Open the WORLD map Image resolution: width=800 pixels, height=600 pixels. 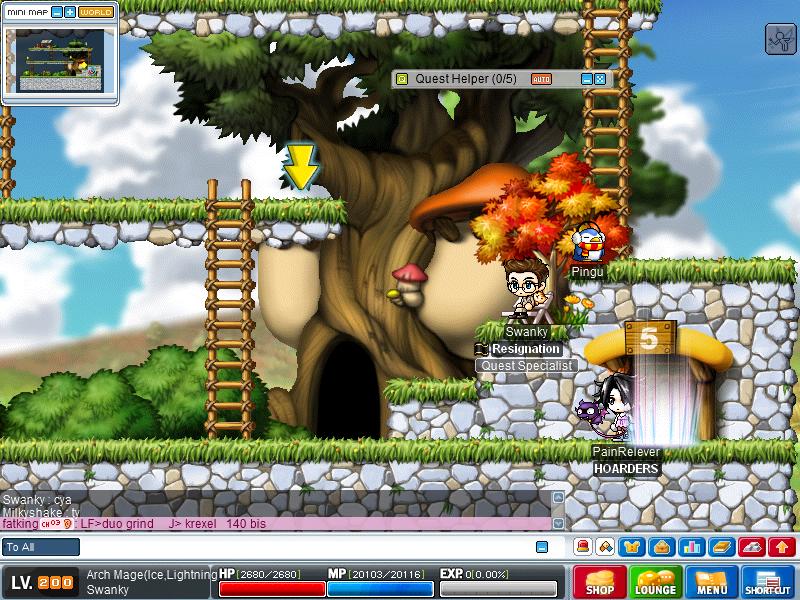[x=96, y=12]
